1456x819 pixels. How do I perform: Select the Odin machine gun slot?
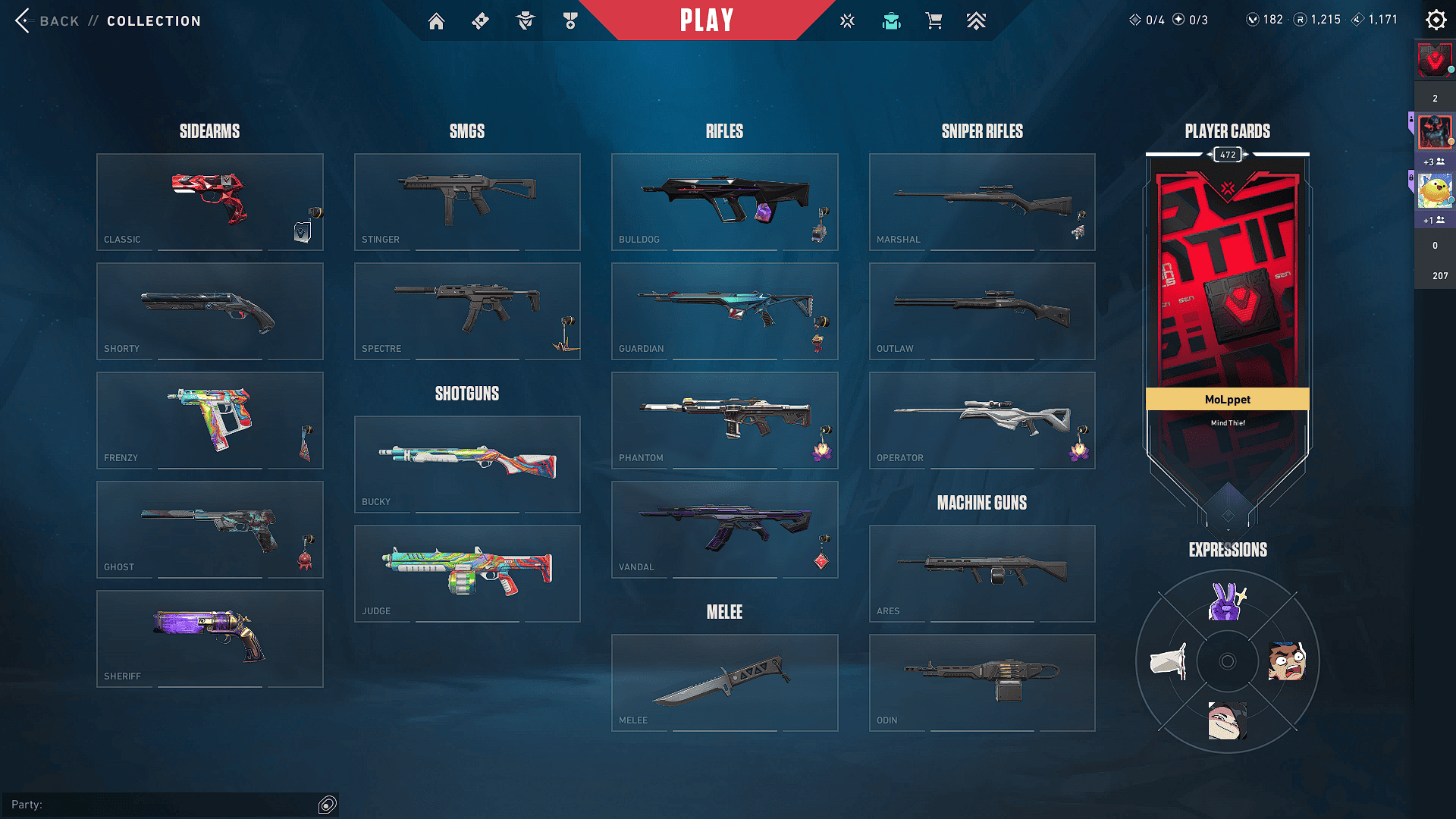click(x=982, y=682)
